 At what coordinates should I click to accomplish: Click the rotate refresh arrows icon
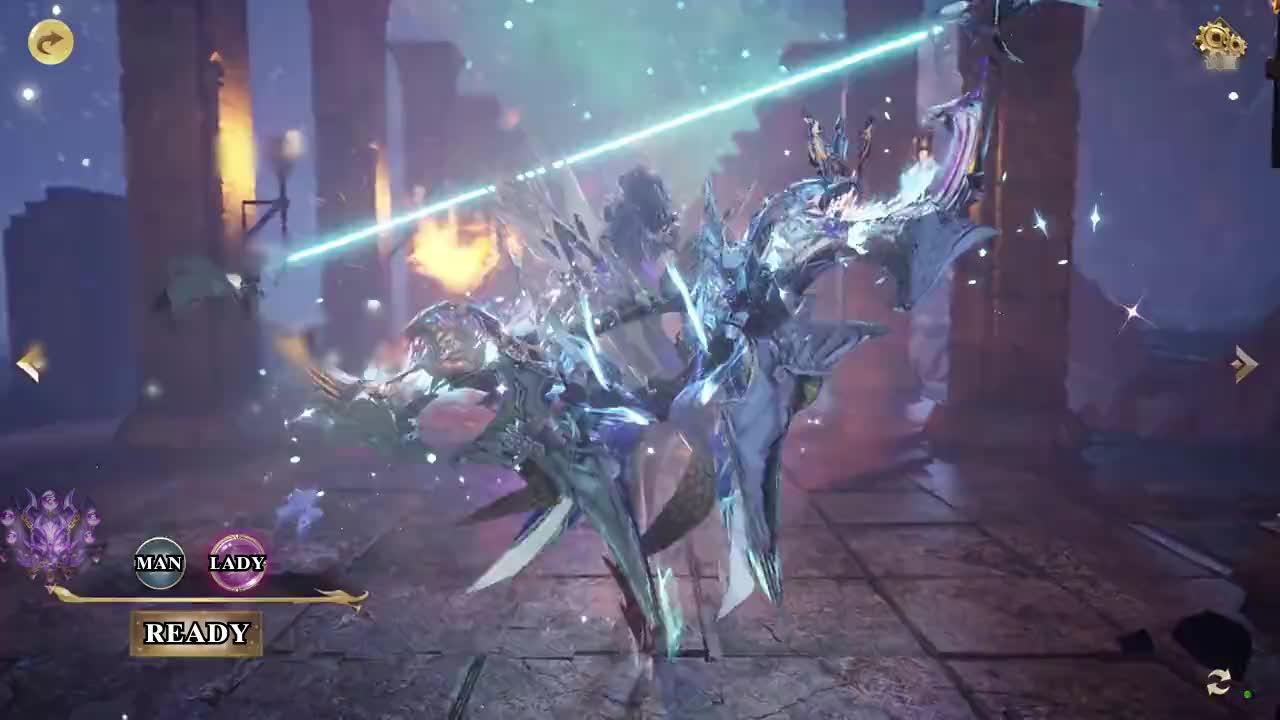click(1218, 682)
